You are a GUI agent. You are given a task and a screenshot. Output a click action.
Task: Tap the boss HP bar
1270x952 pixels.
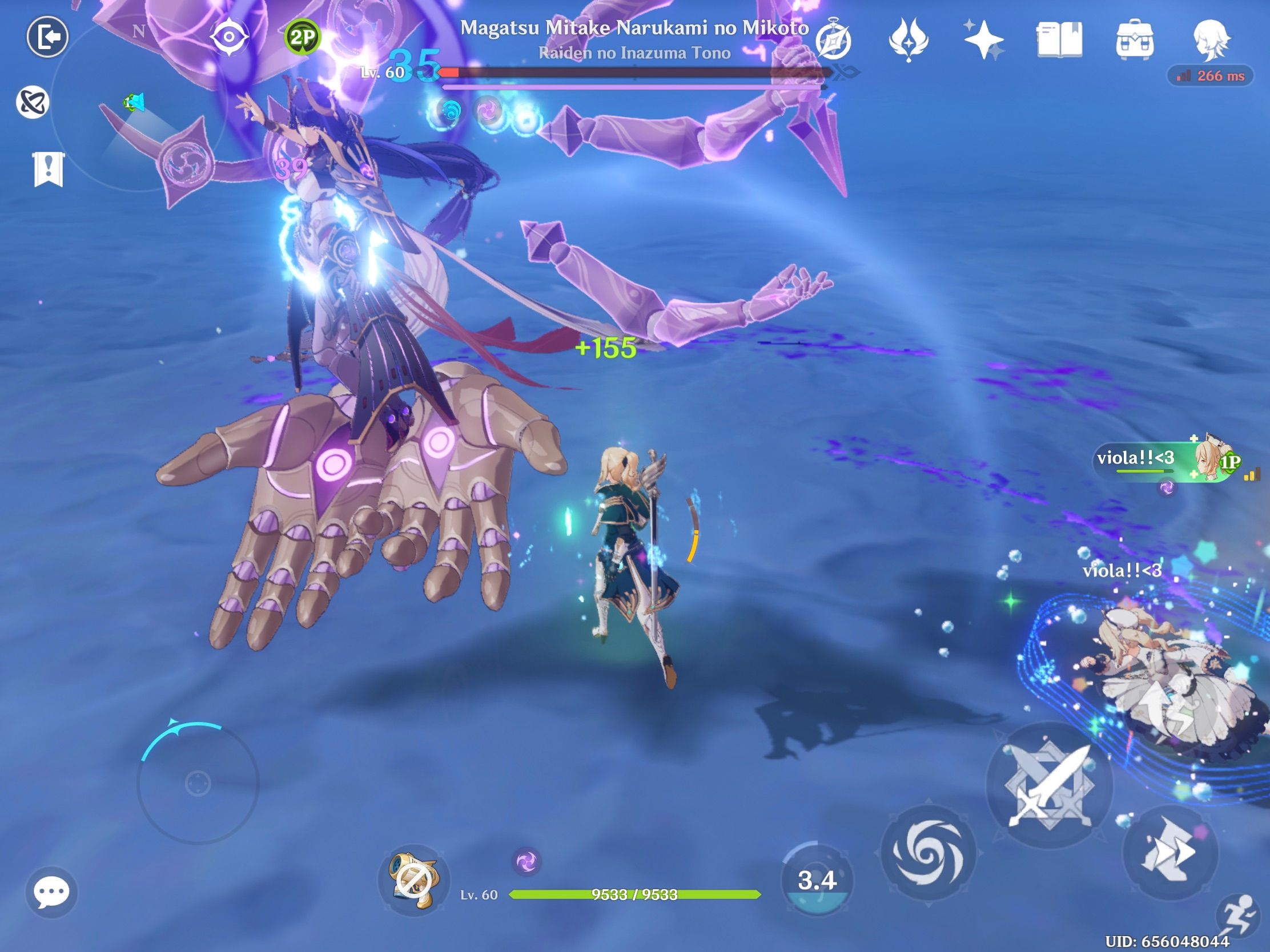(x=630, y=73)
